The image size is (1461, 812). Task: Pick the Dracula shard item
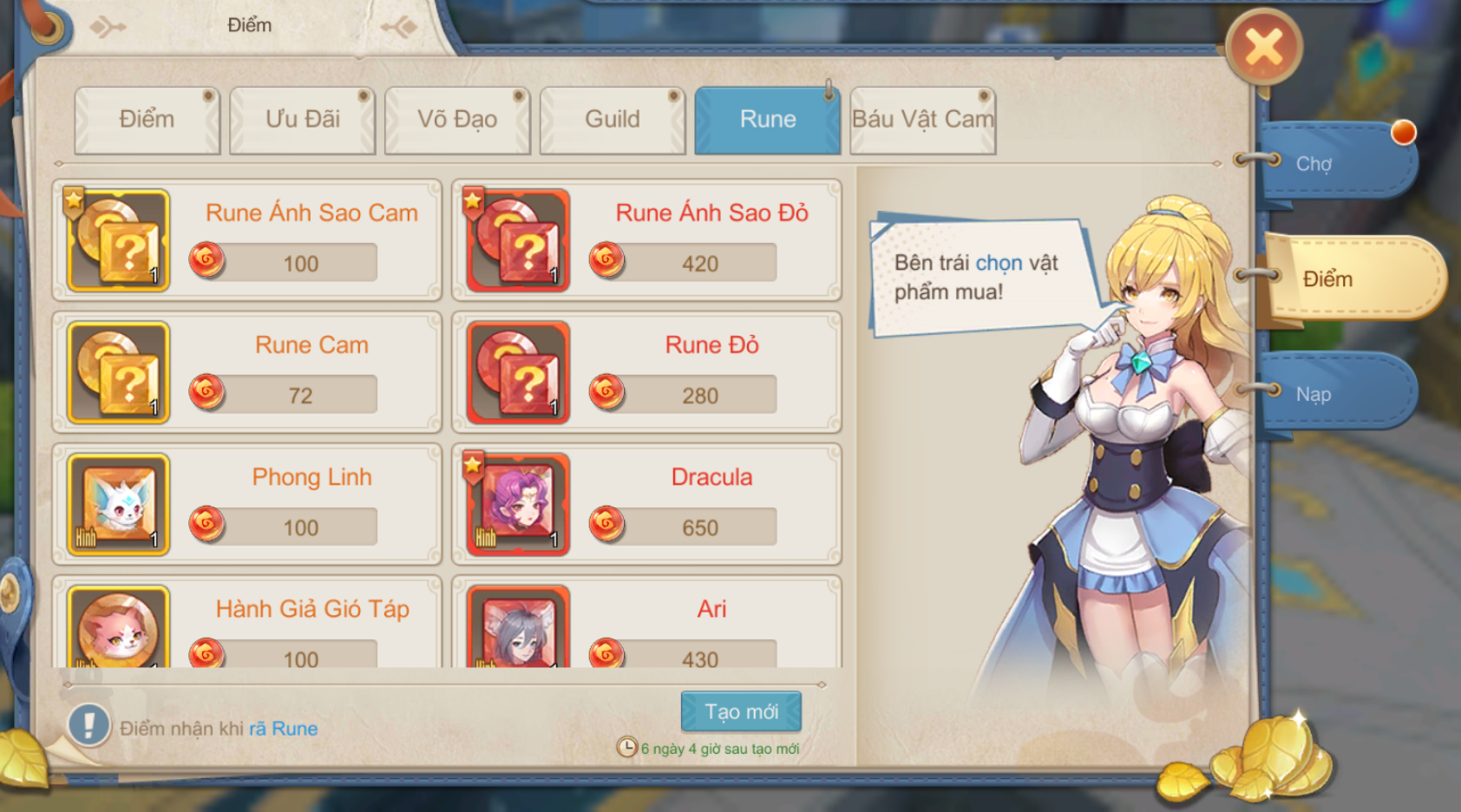(x=646, y=504)
